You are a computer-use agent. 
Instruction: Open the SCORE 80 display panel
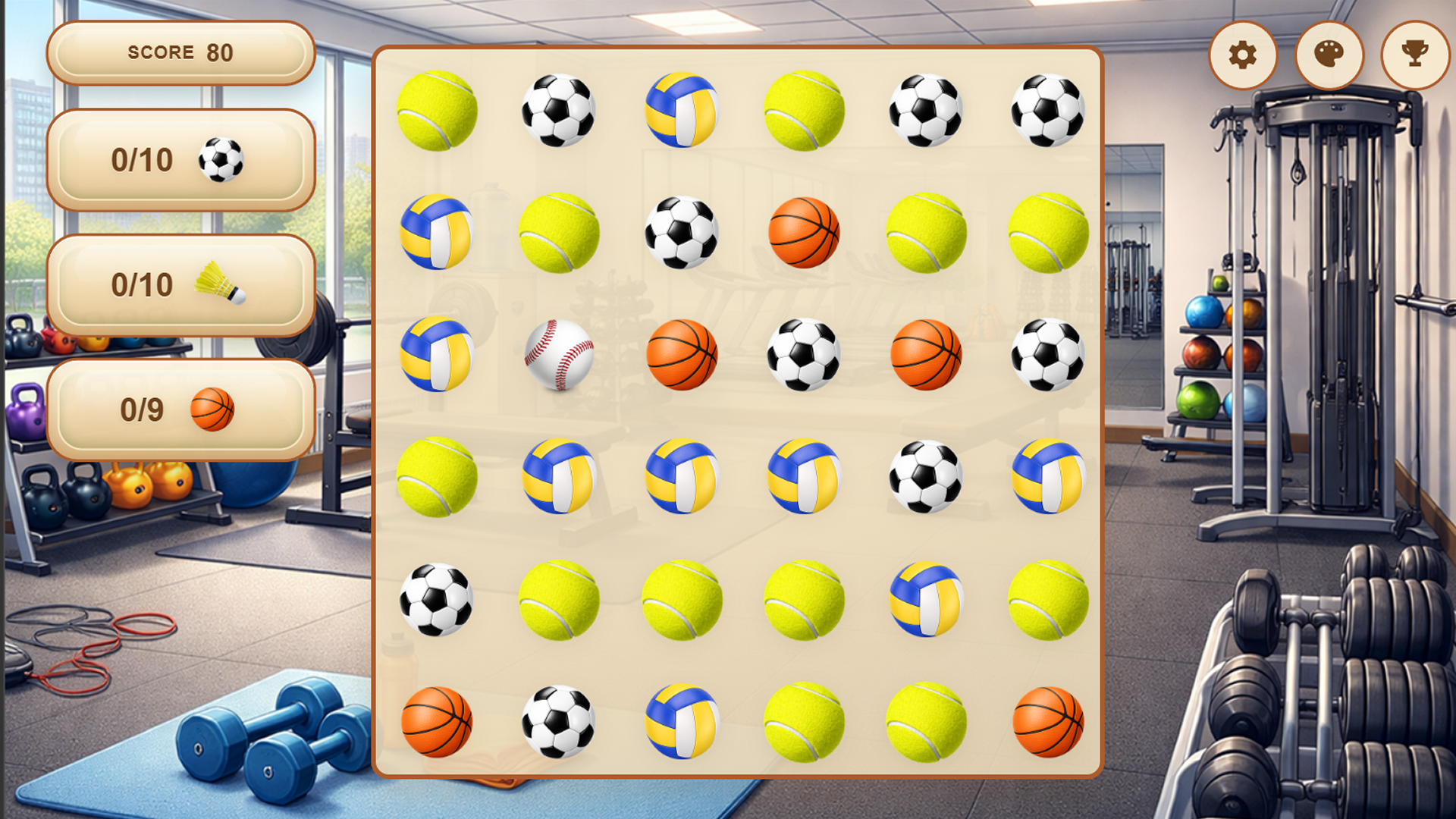coord(180,53)
